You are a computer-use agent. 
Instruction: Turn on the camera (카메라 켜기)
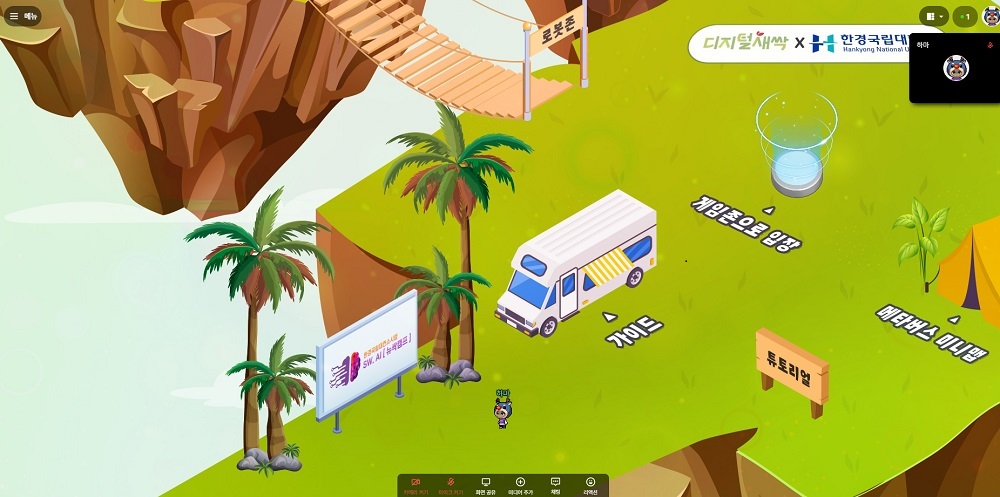coord(416,485)
